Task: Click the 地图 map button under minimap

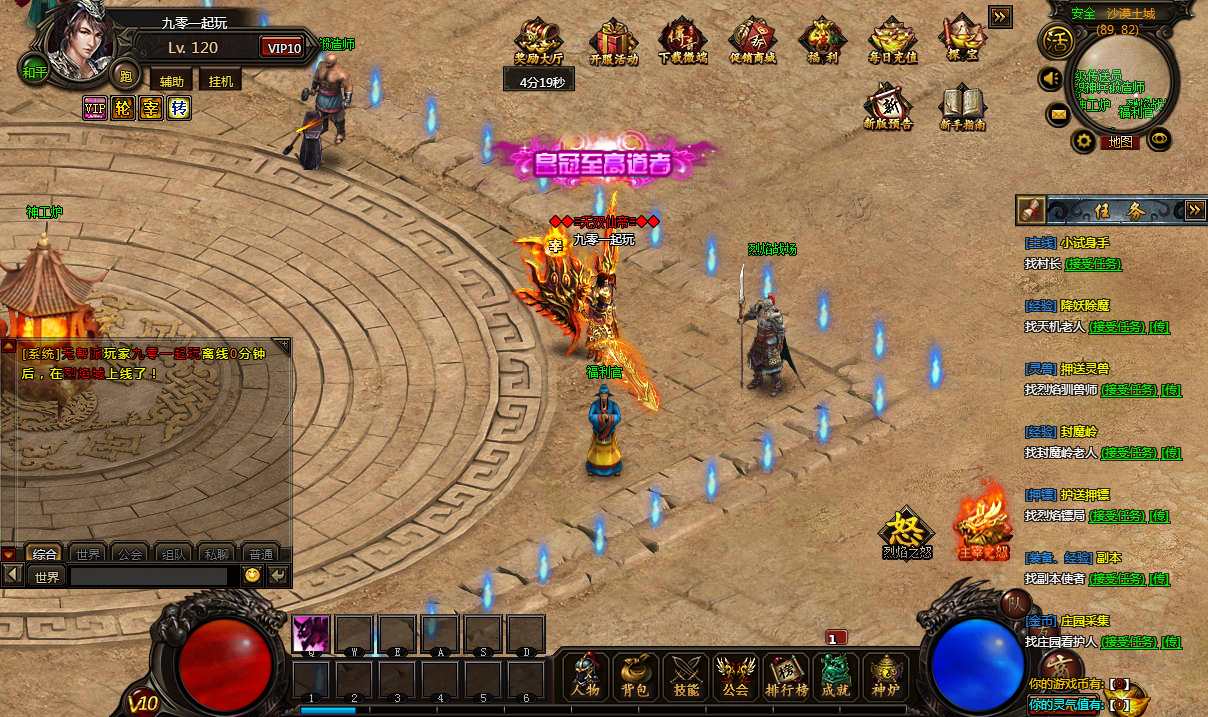Action: (1120, 142)
